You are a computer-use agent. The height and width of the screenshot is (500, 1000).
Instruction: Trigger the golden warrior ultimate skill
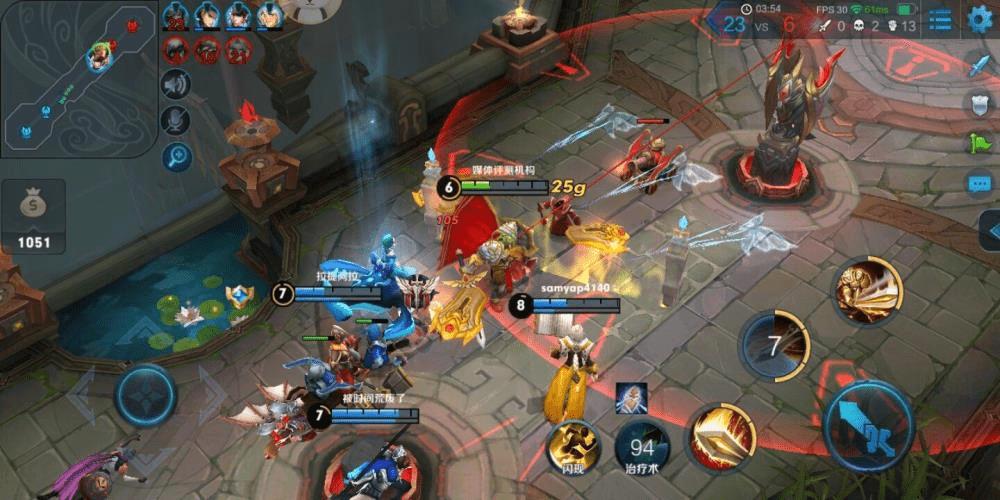pos(868,290)
